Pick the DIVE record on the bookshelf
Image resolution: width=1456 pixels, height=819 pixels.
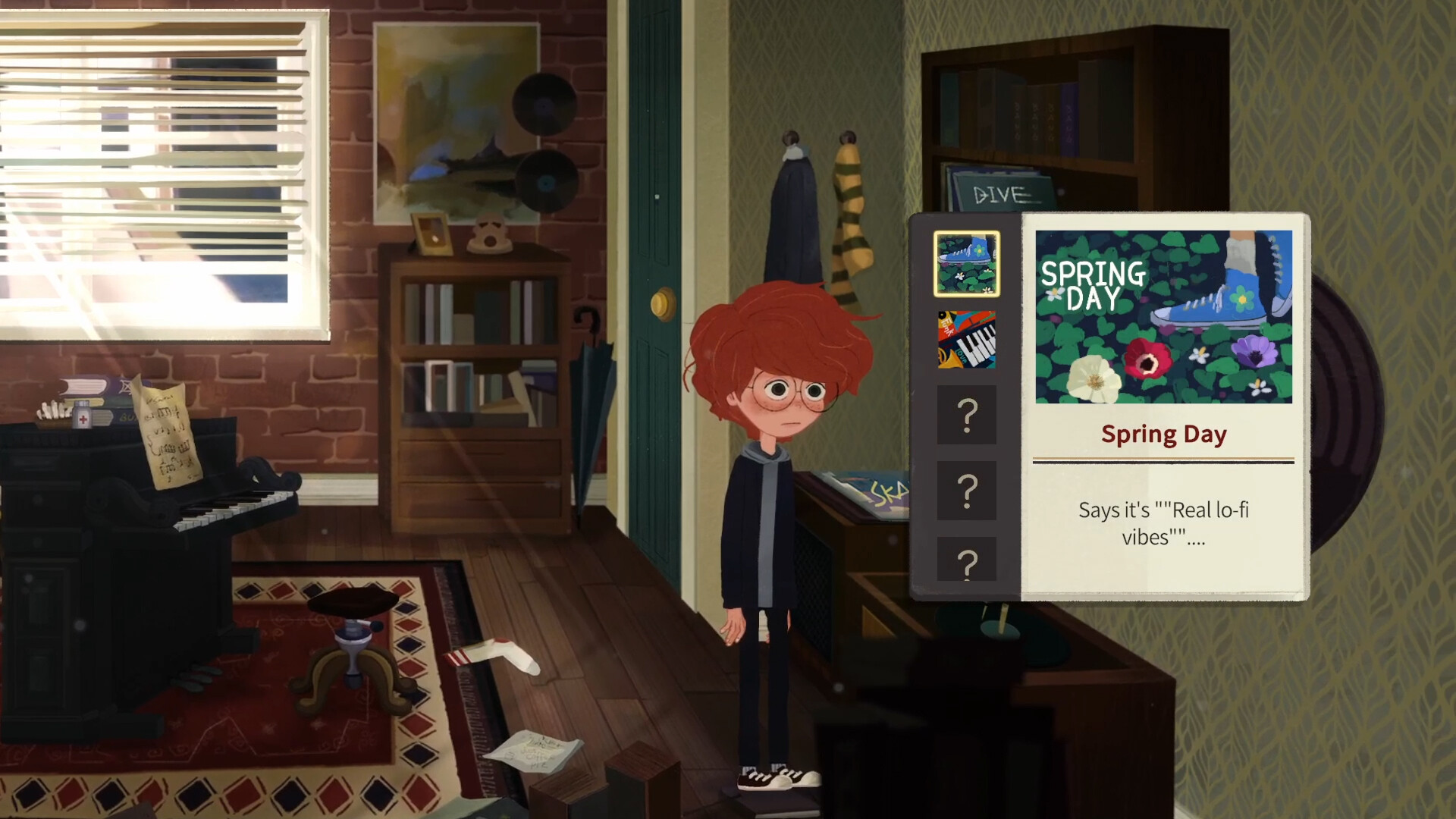999,190
